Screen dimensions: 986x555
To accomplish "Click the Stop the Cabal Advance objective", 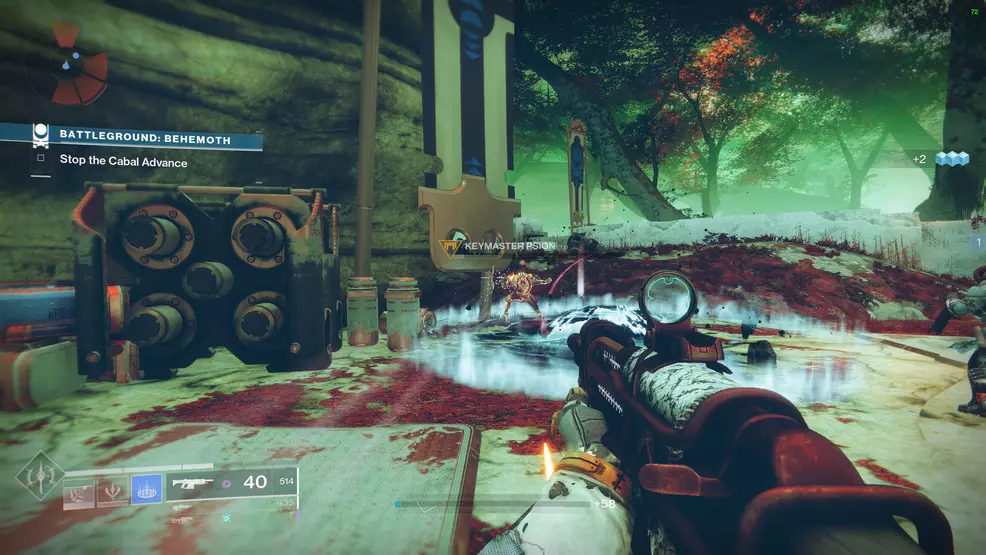I will (123, 162).
